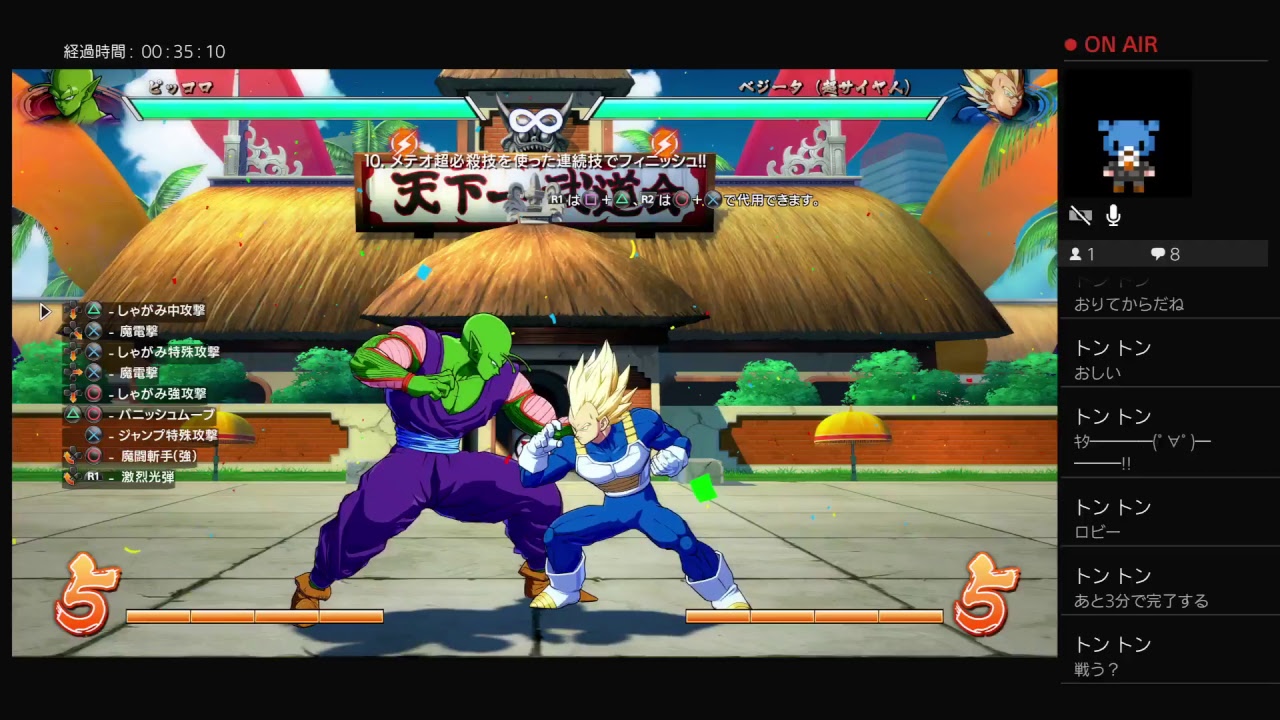Click the viewer count person icon
The image size is (1280, 720).
pyautogui.click(x=1078, y=254)
